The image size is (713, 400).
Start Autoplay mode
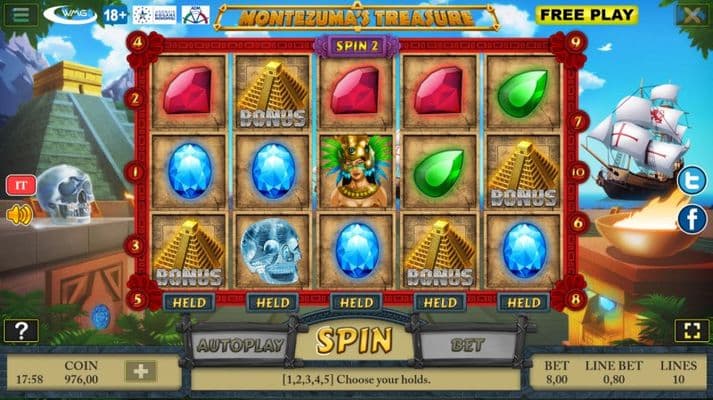click(239, 345)
